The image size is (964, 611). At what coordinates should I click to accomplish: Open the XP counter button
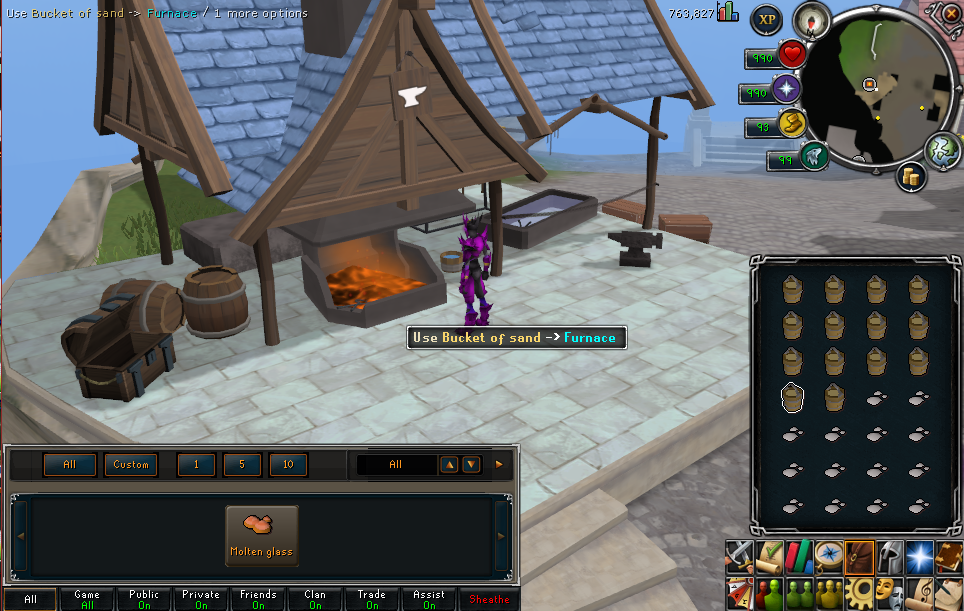tap(767, 19)
